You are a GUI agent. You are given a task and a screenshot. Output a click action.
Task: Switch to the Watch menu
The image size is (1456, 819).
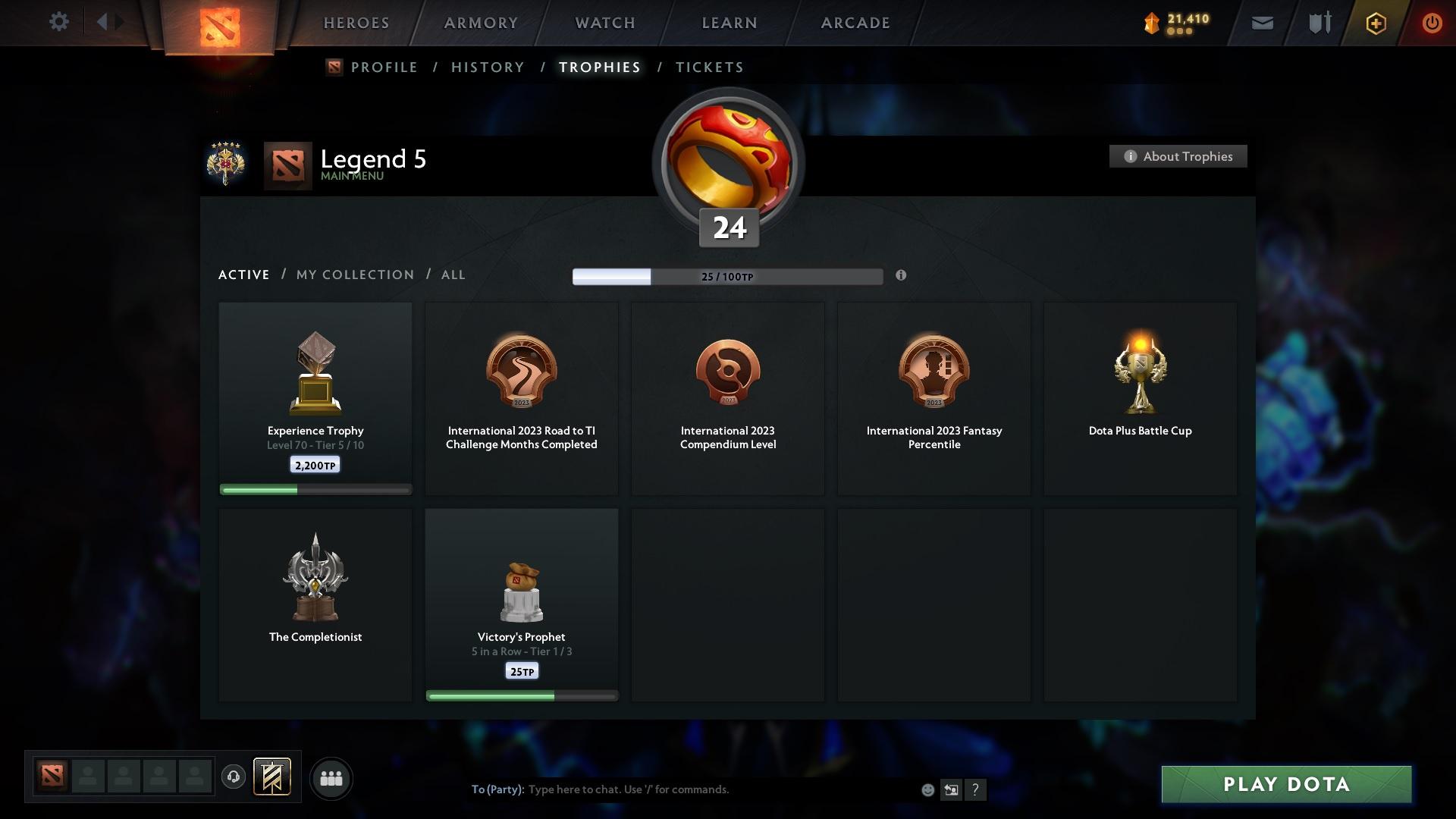click(x=605, y=23)
